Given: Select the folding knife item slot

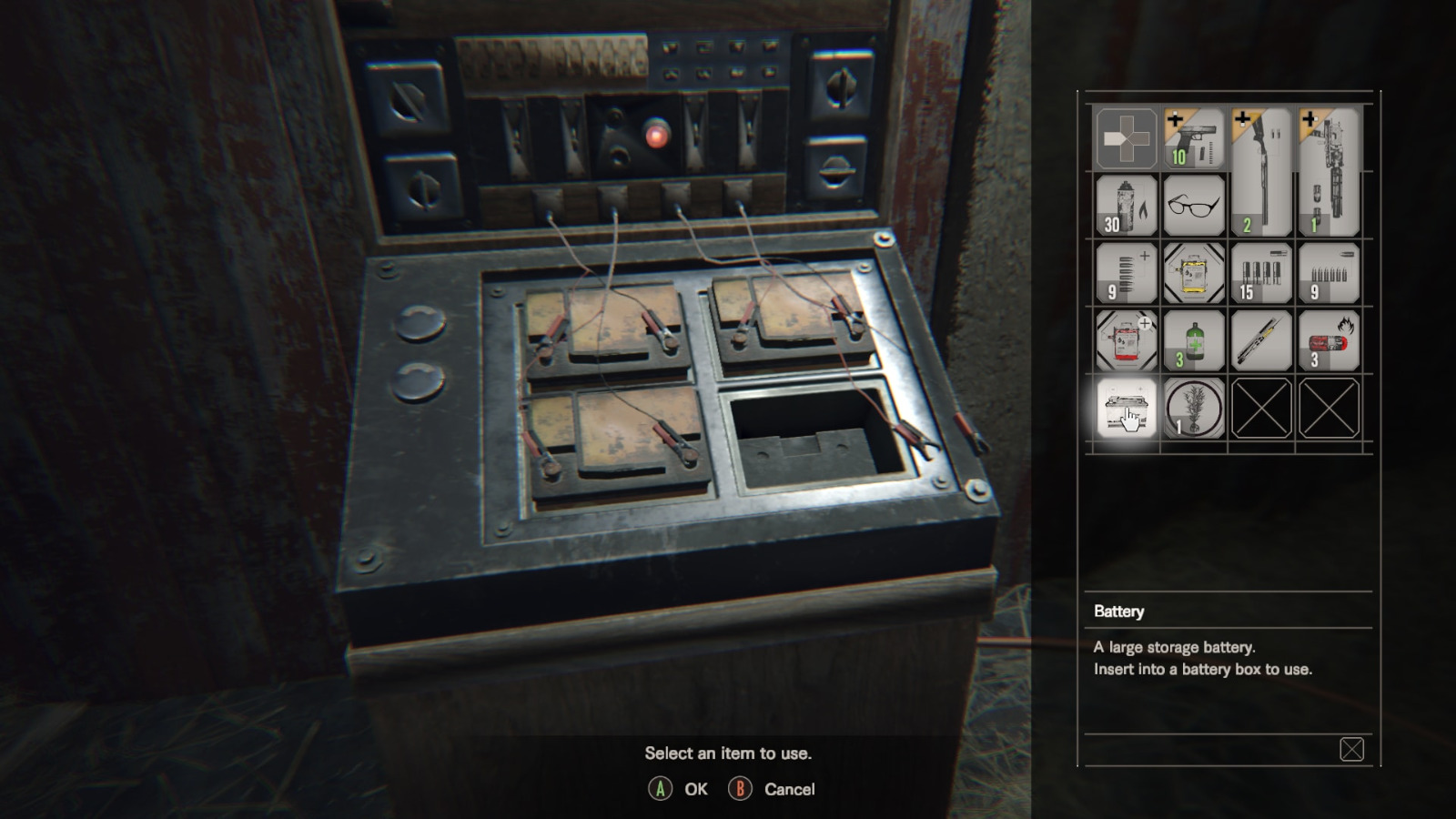Looking at the screenshot, I should click(1261, 340).
